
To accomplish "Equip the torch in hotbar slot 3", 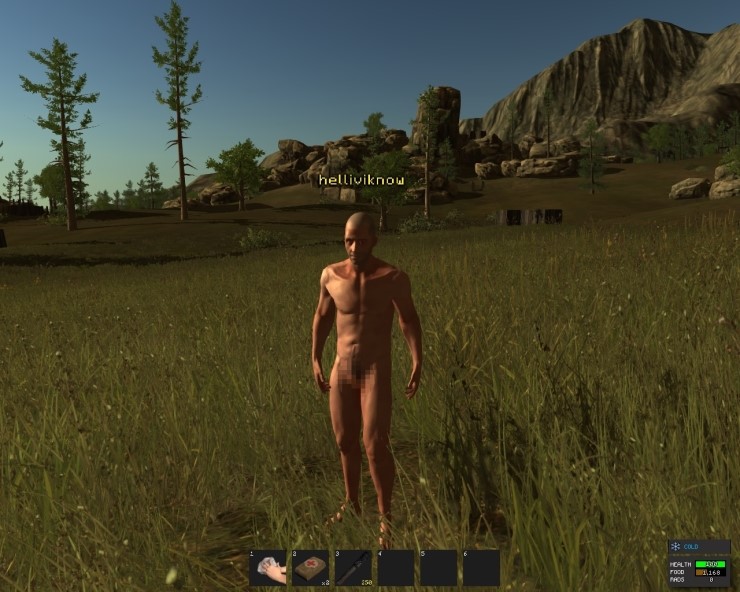I will (x=353, y=567).
